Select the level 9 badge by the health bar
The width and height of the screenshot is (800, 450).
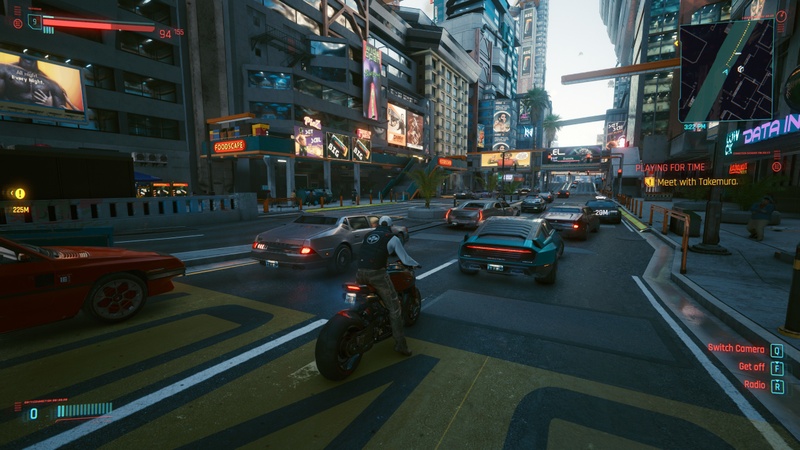[x=35, y=19]
